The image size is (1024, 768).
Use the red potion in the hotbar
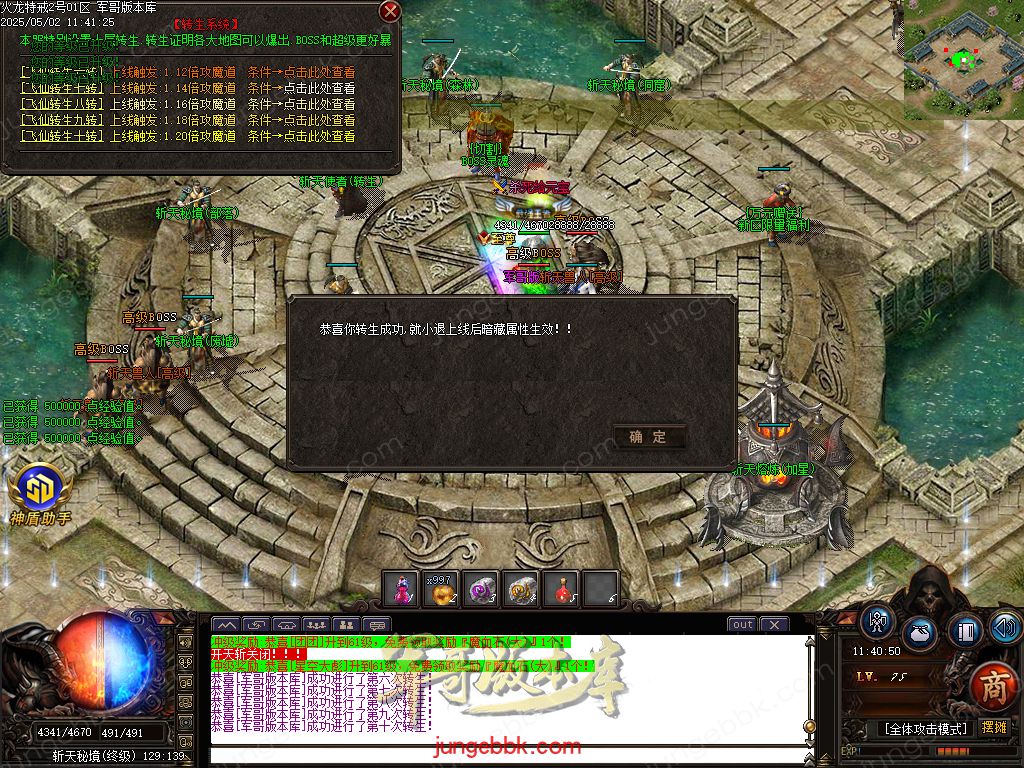(x=560, y=589)
